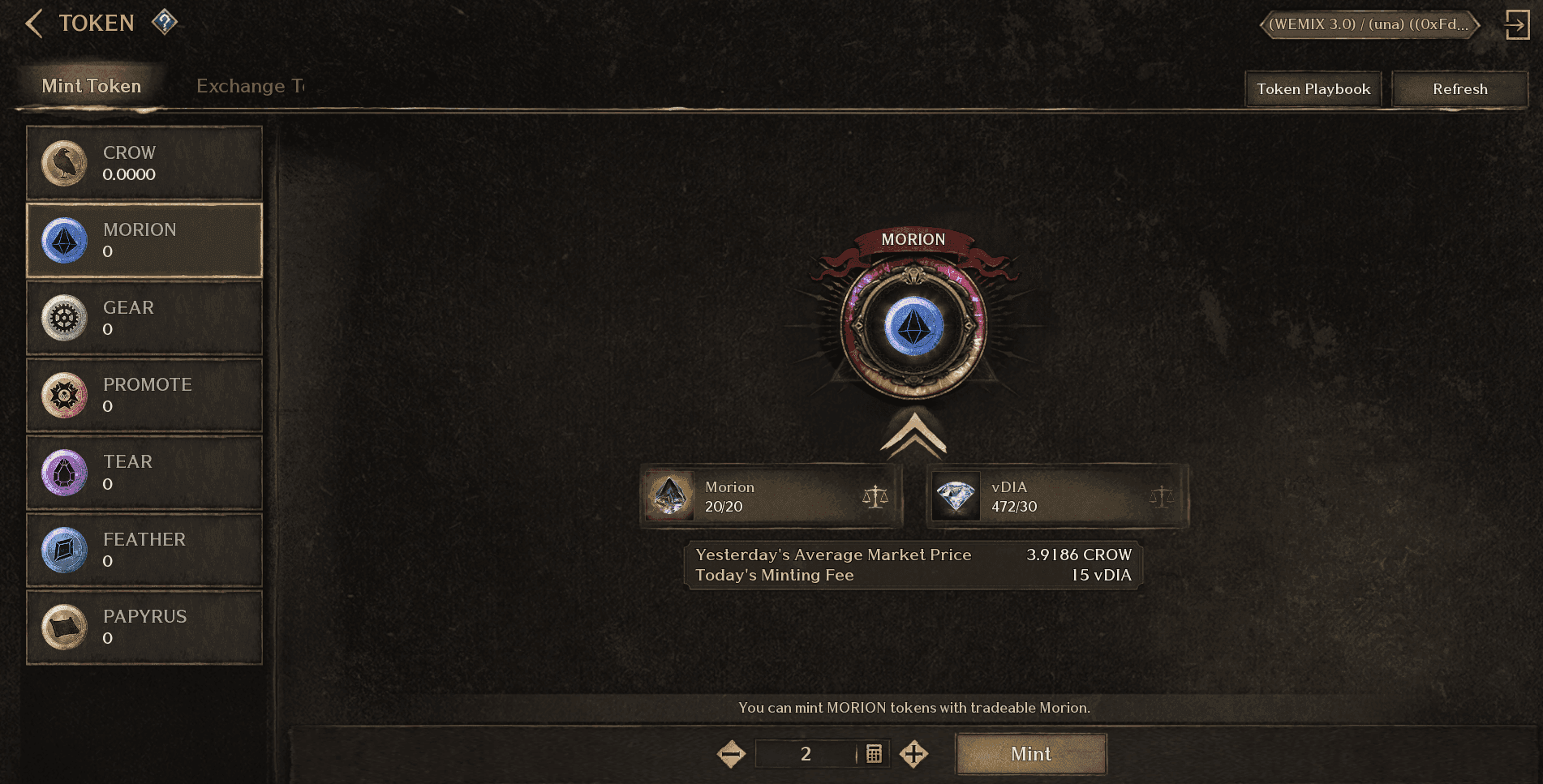Pick the TEAR token row

144,473
